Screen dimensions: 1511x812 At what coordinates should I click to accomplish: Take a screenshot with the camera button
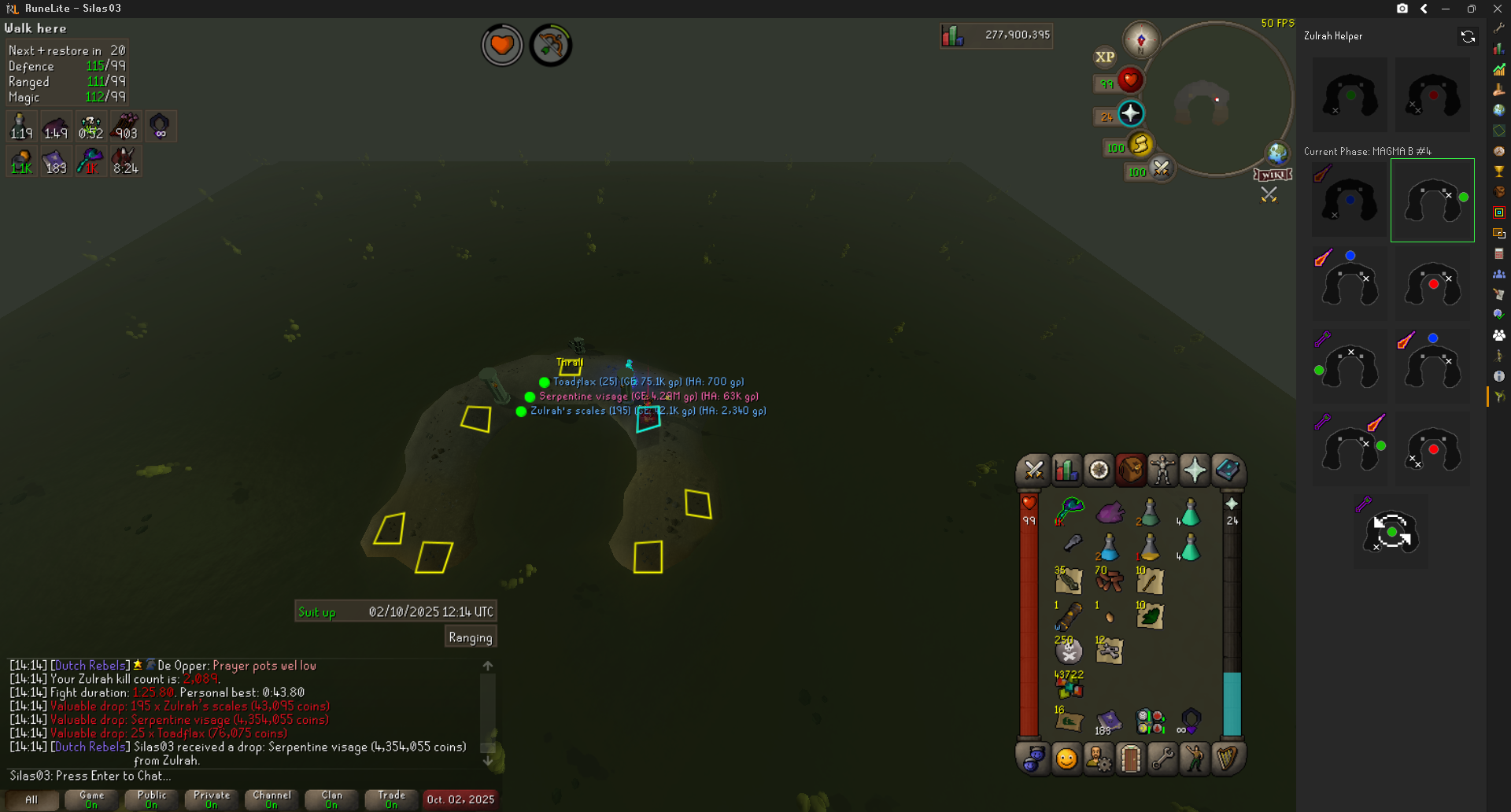pos(1402,9)
